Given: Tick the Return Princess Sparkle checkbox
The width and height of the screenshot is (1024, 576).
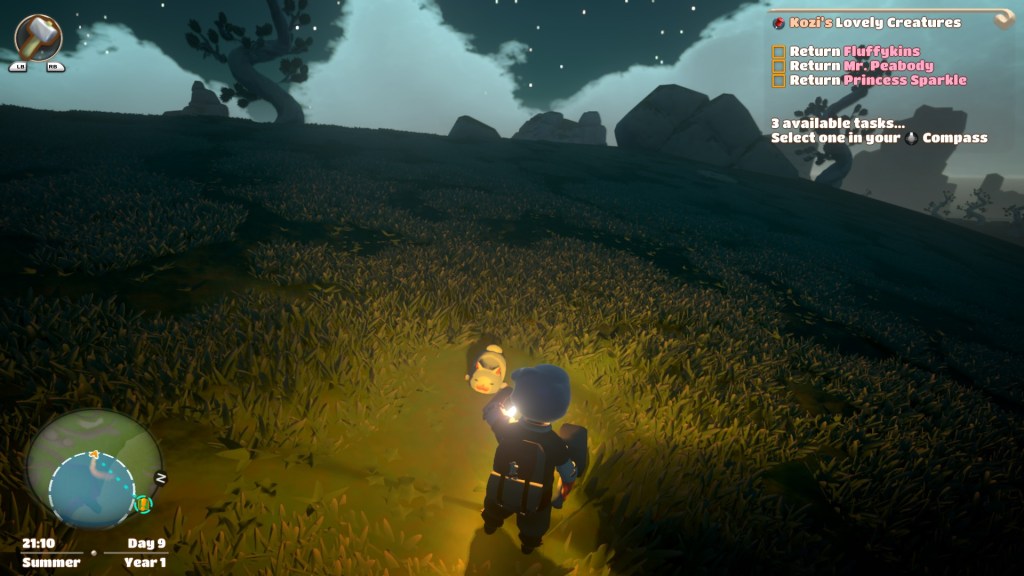Looking at the screenshot, I should click(x=778, y=80).
